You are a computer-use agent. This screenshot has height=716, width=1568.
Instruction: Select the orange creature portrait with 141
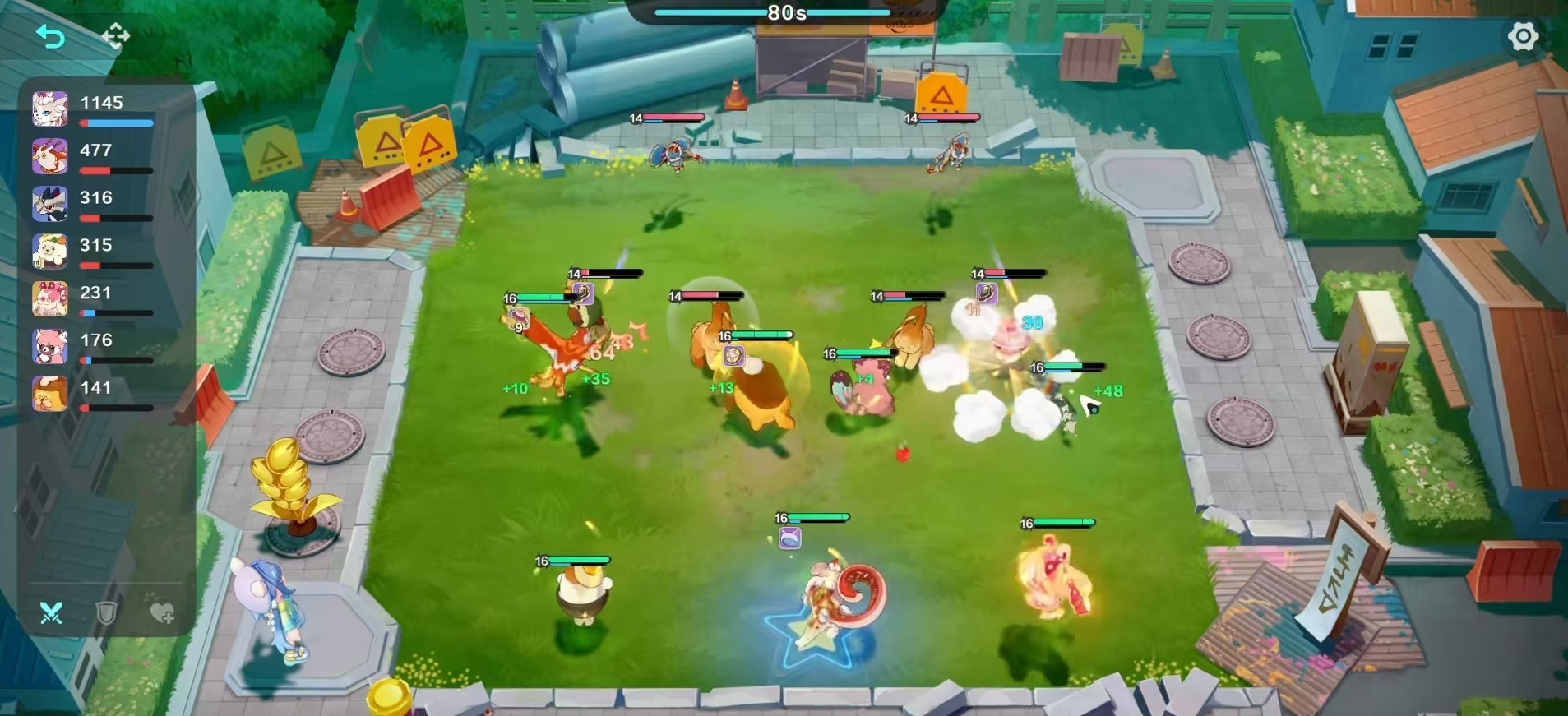[50, 395]
